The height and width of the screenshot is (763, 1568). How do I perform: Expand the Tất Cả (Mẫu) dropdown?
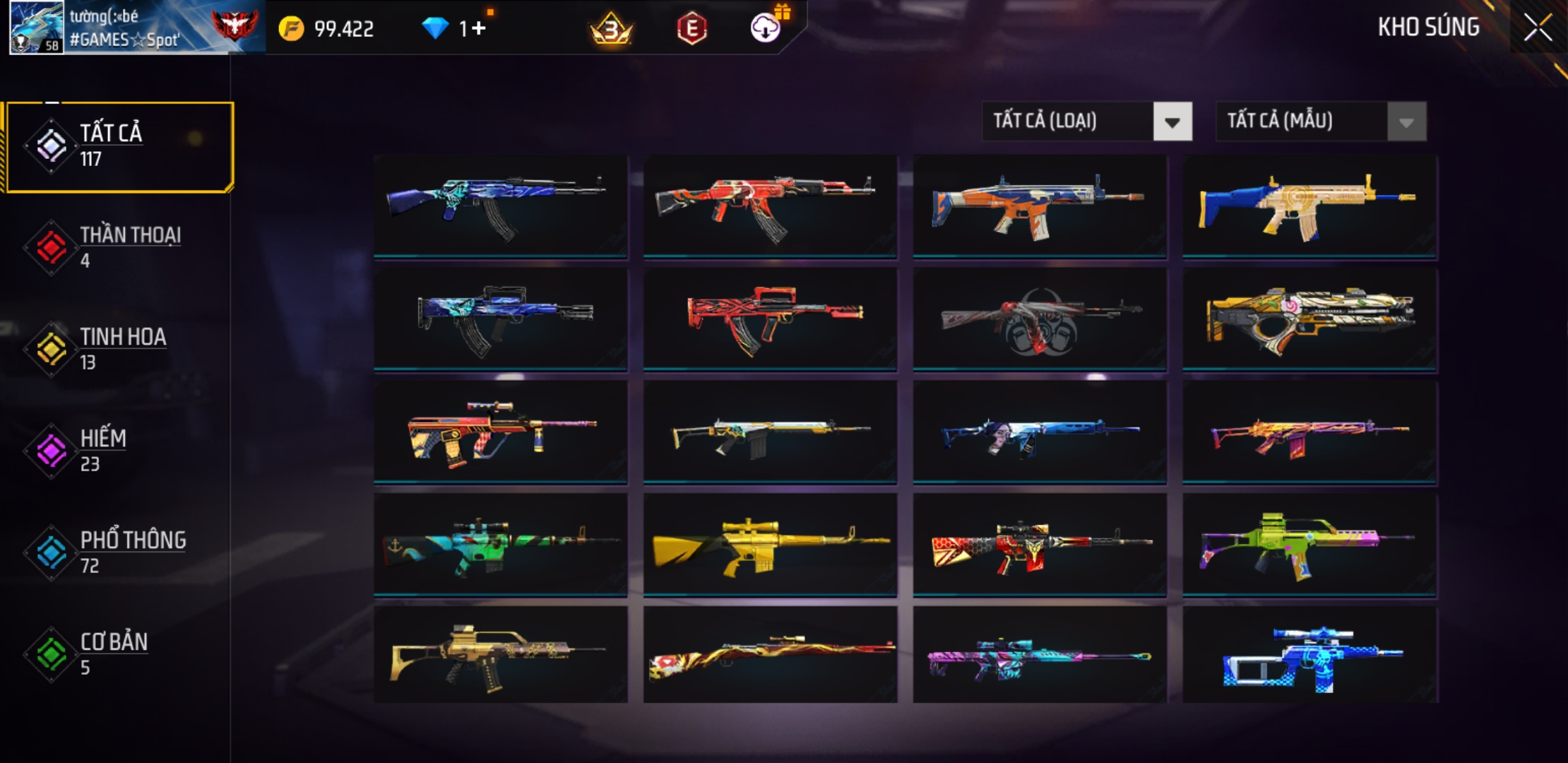pos(1320,122)
